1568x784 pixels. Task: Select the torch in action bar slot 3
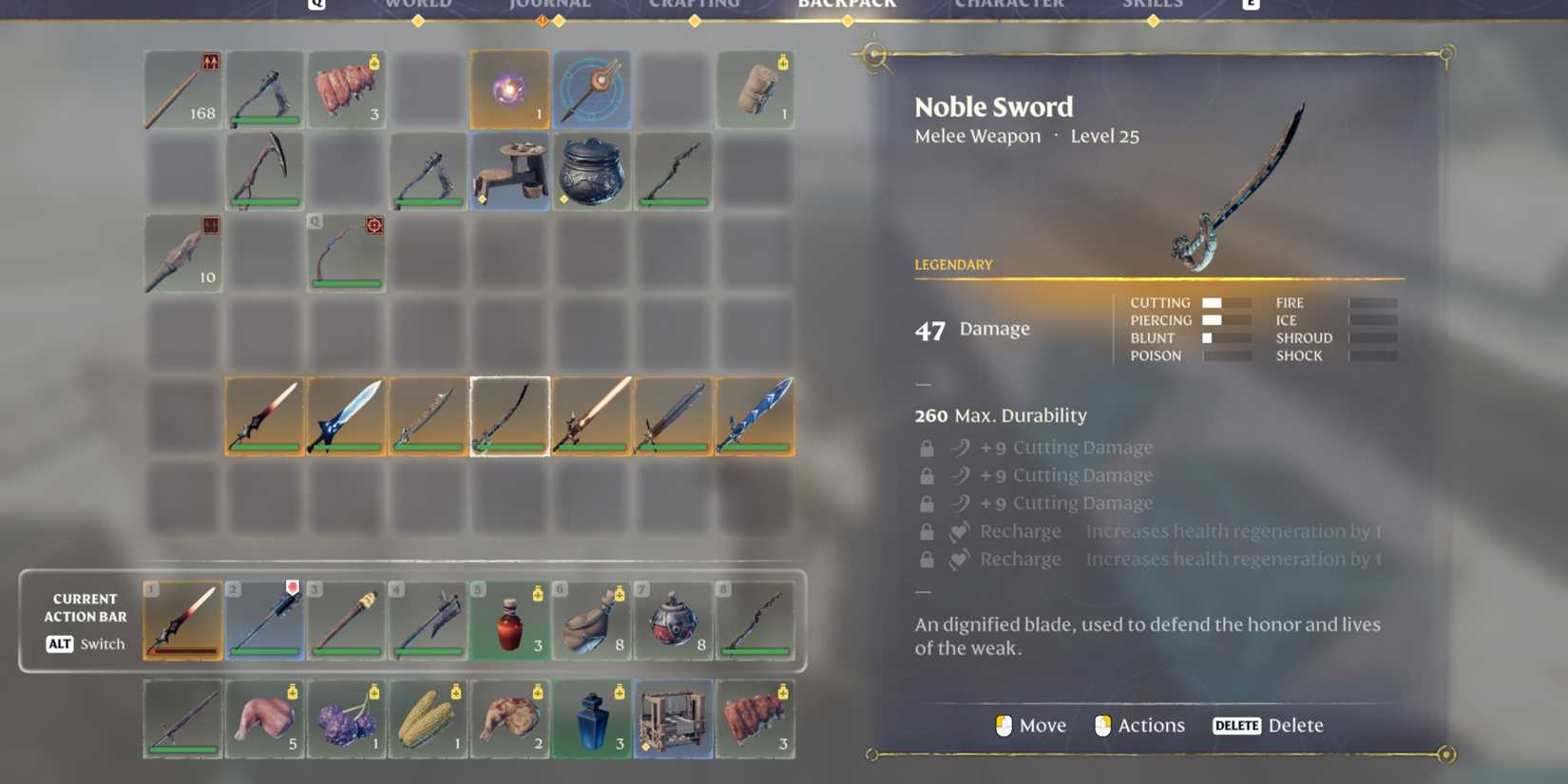(x=346, y=620)
